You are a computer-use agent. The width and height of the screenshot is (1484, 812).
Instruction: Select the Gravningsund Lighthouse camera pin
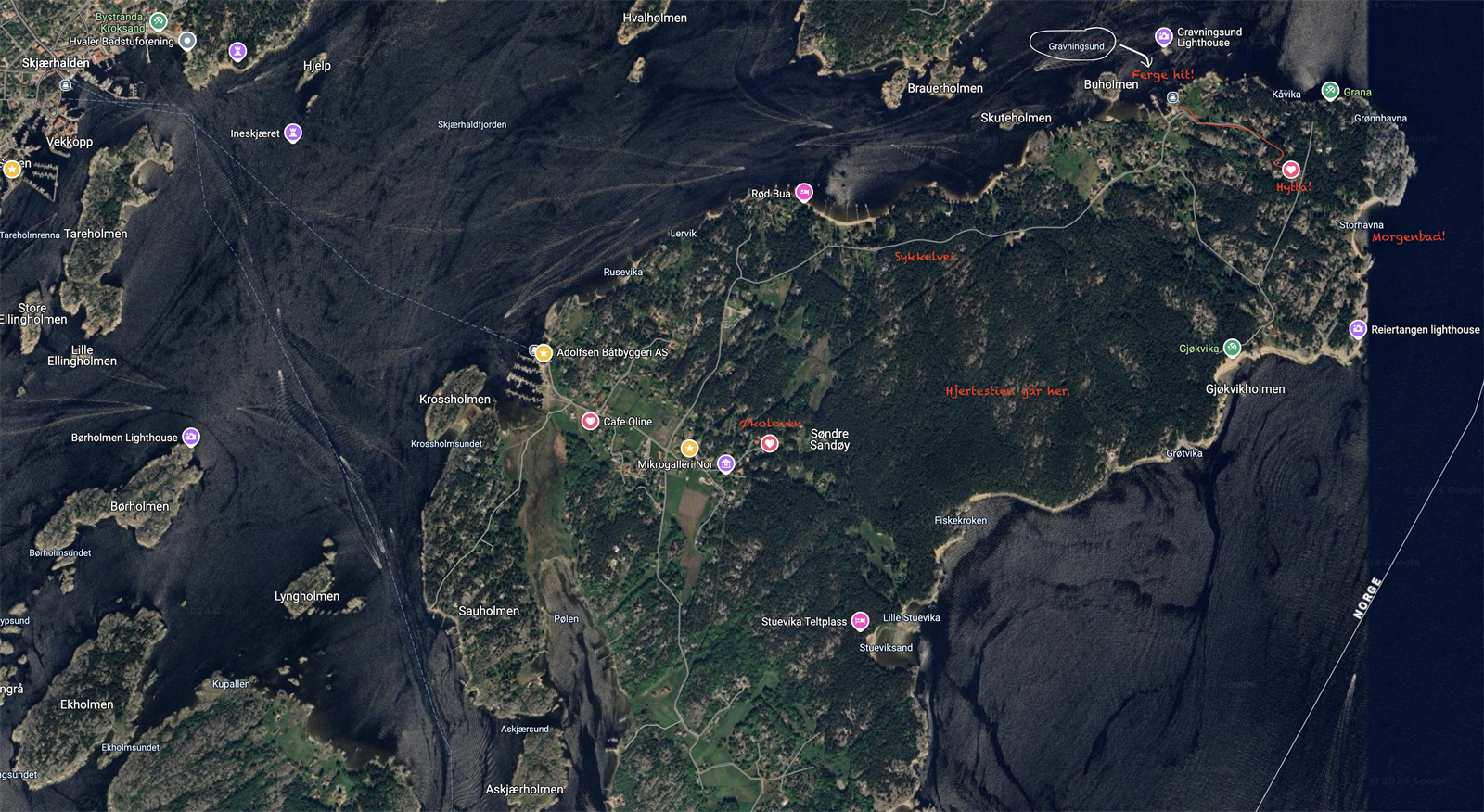pyautogui.click(x=1165, y=37)
